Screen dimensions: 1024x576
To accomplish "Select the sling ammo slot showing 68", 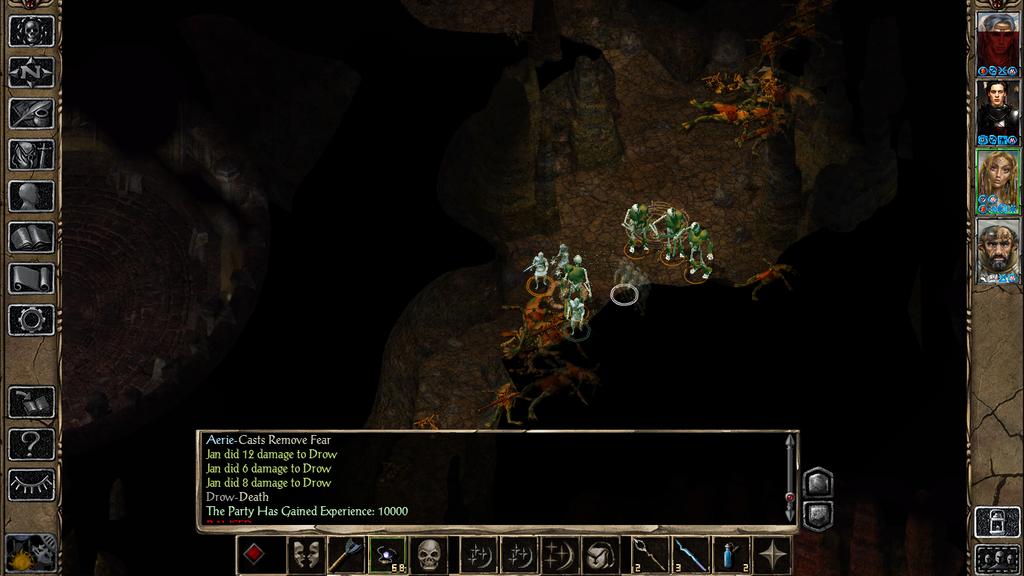I will [387, 555].
